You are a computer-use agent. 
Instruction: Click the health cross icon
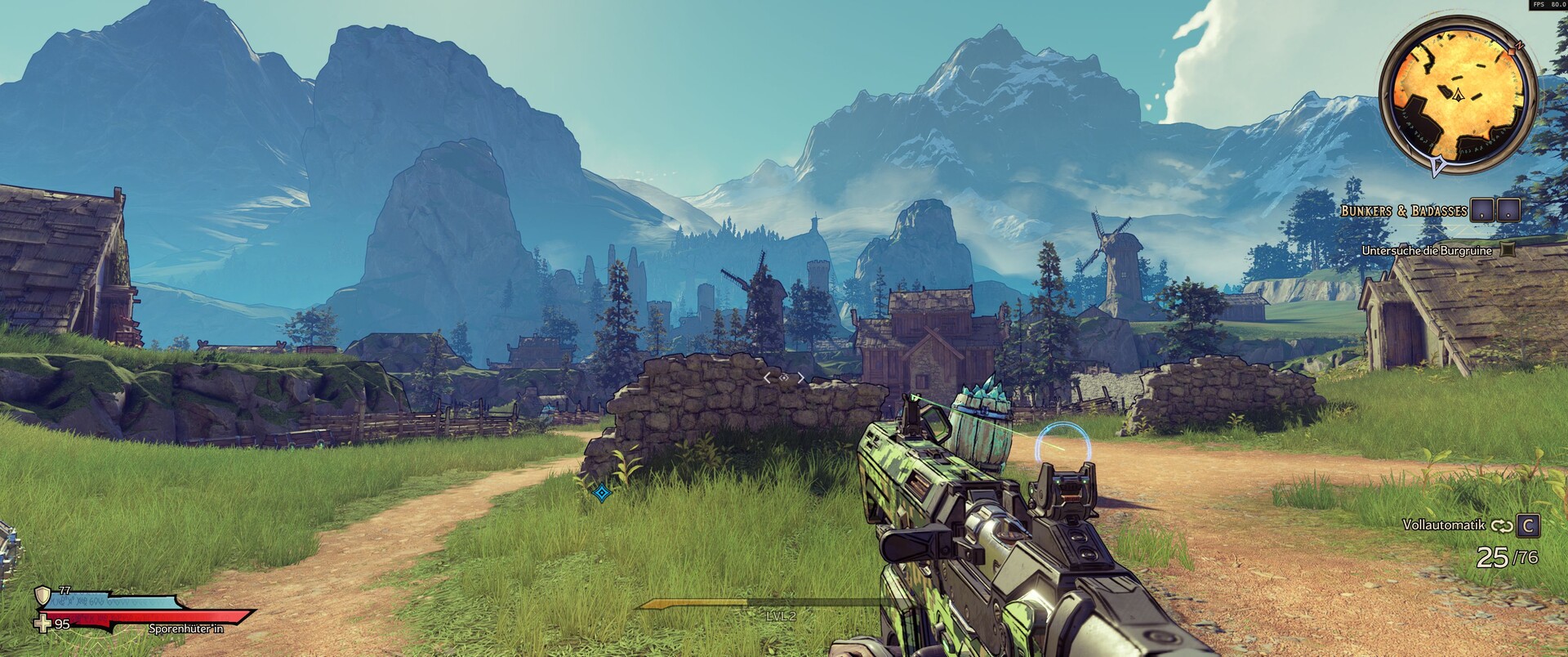pyautogui.click(x=42, y=624)
